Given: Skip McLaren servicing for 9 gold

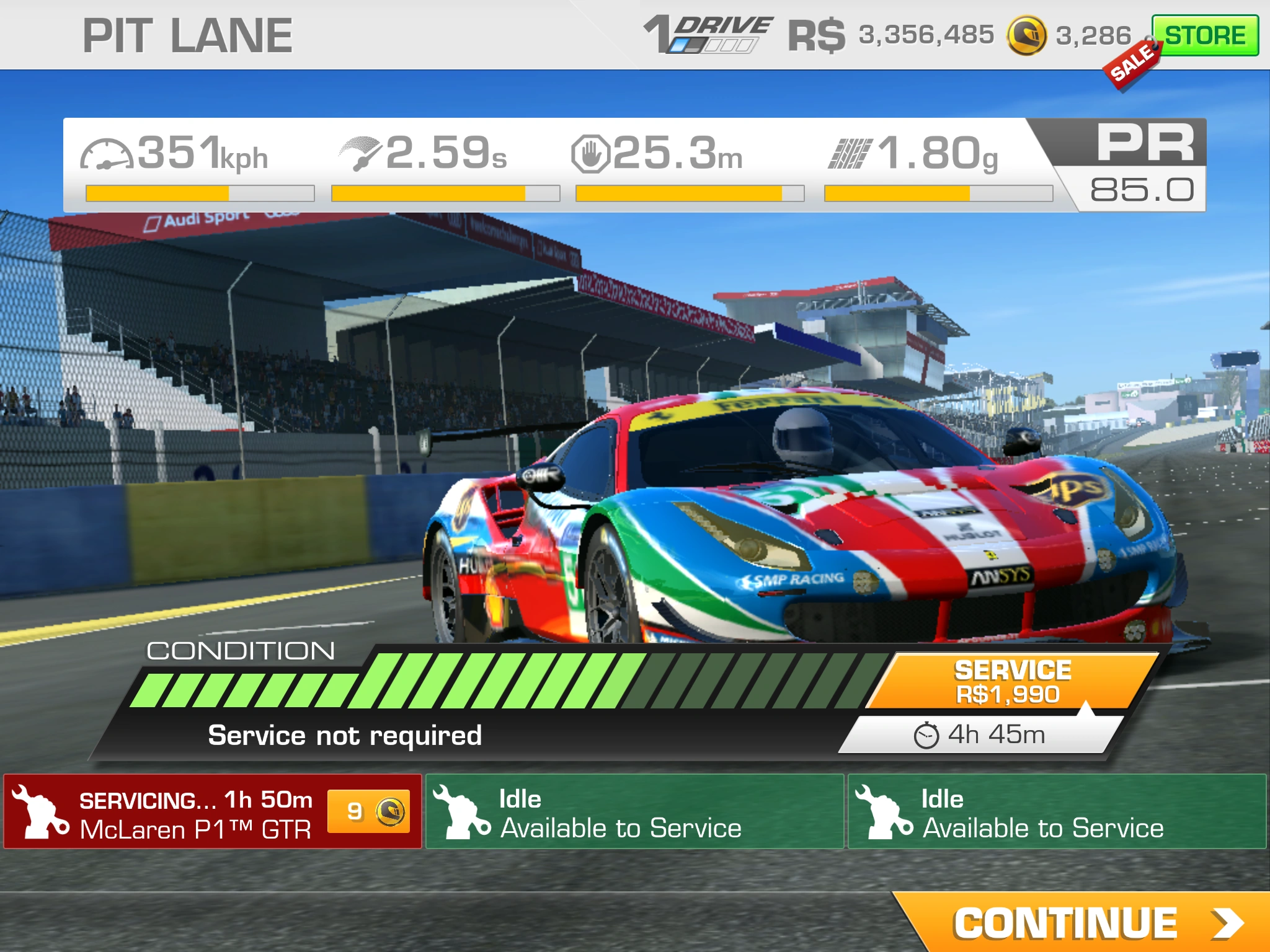Looking at the screenshot, I should pyautogui.click(x=368, y=811).
